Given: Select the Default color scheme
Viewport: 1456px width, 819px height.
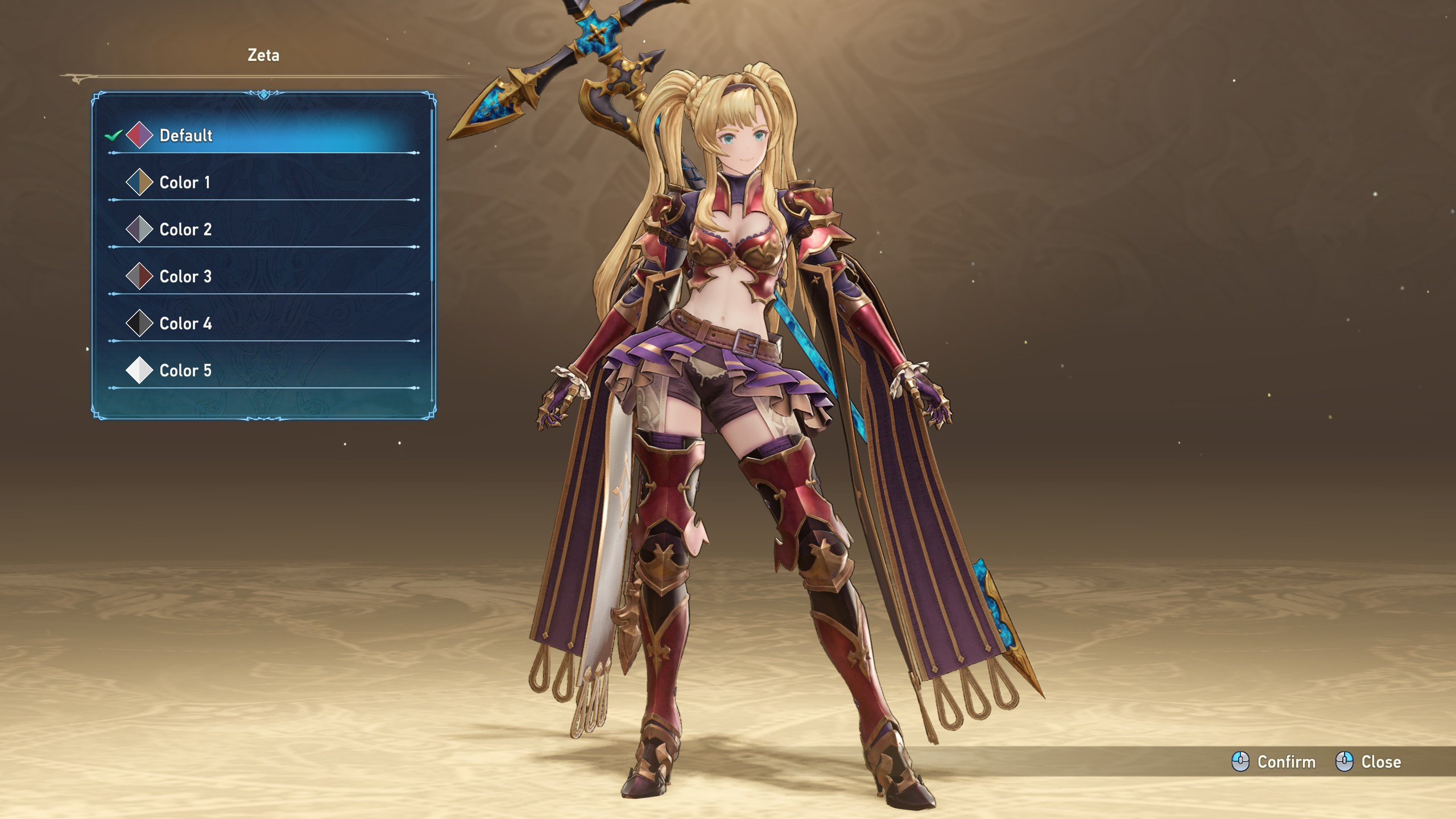Looking at the screenshot, I should (186, 135).
